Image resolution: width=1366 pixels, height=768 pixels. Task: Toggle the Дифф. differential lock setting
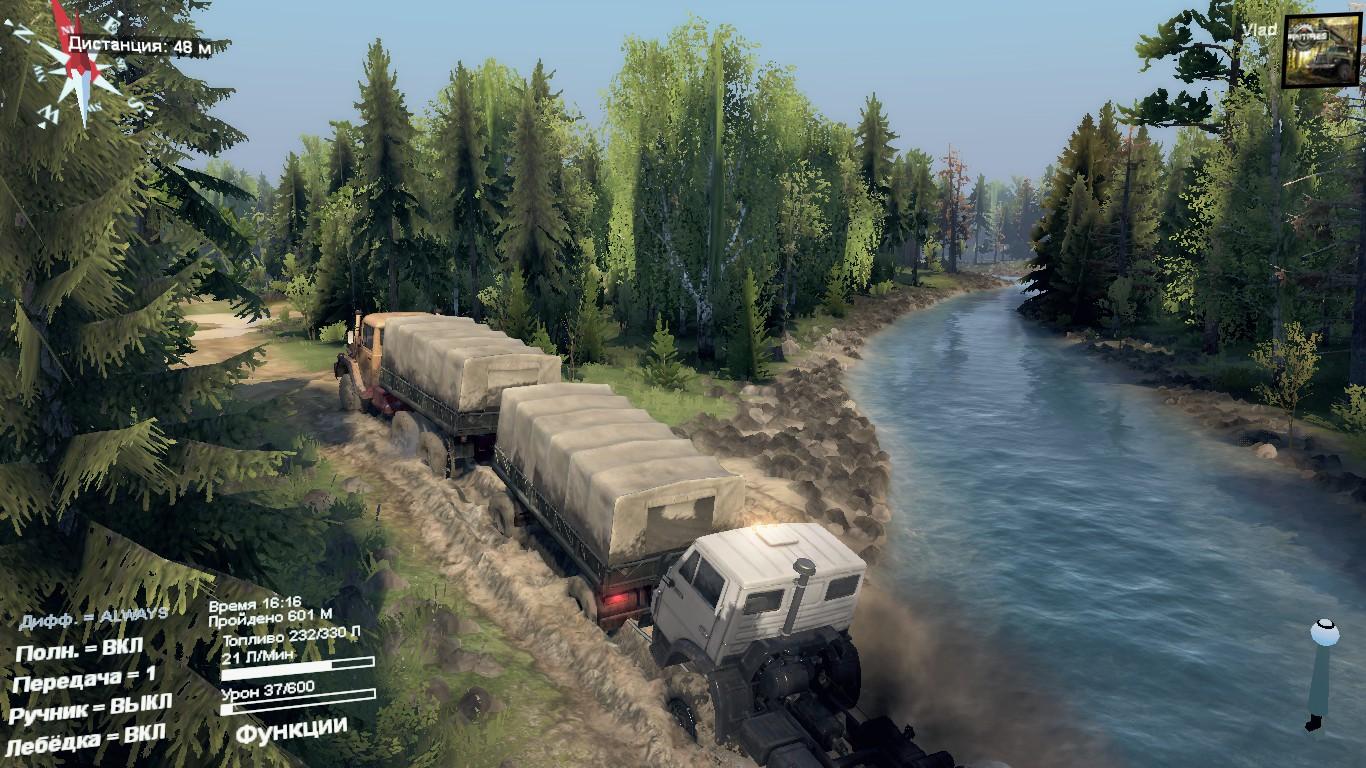(93, 618)
